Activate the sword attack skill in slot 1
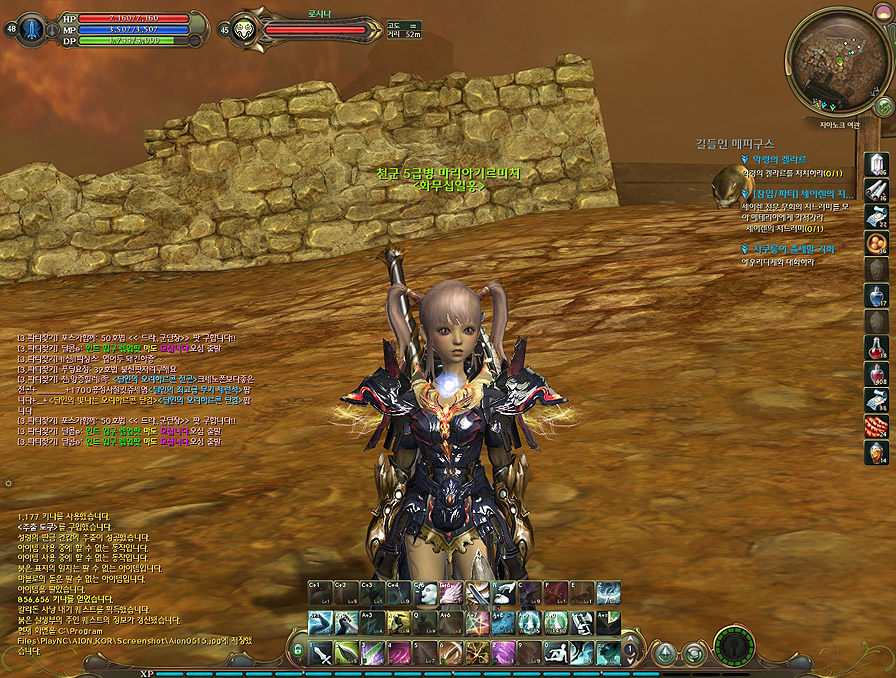The width and height of the screenshot is (896, 678). [321, 654]
